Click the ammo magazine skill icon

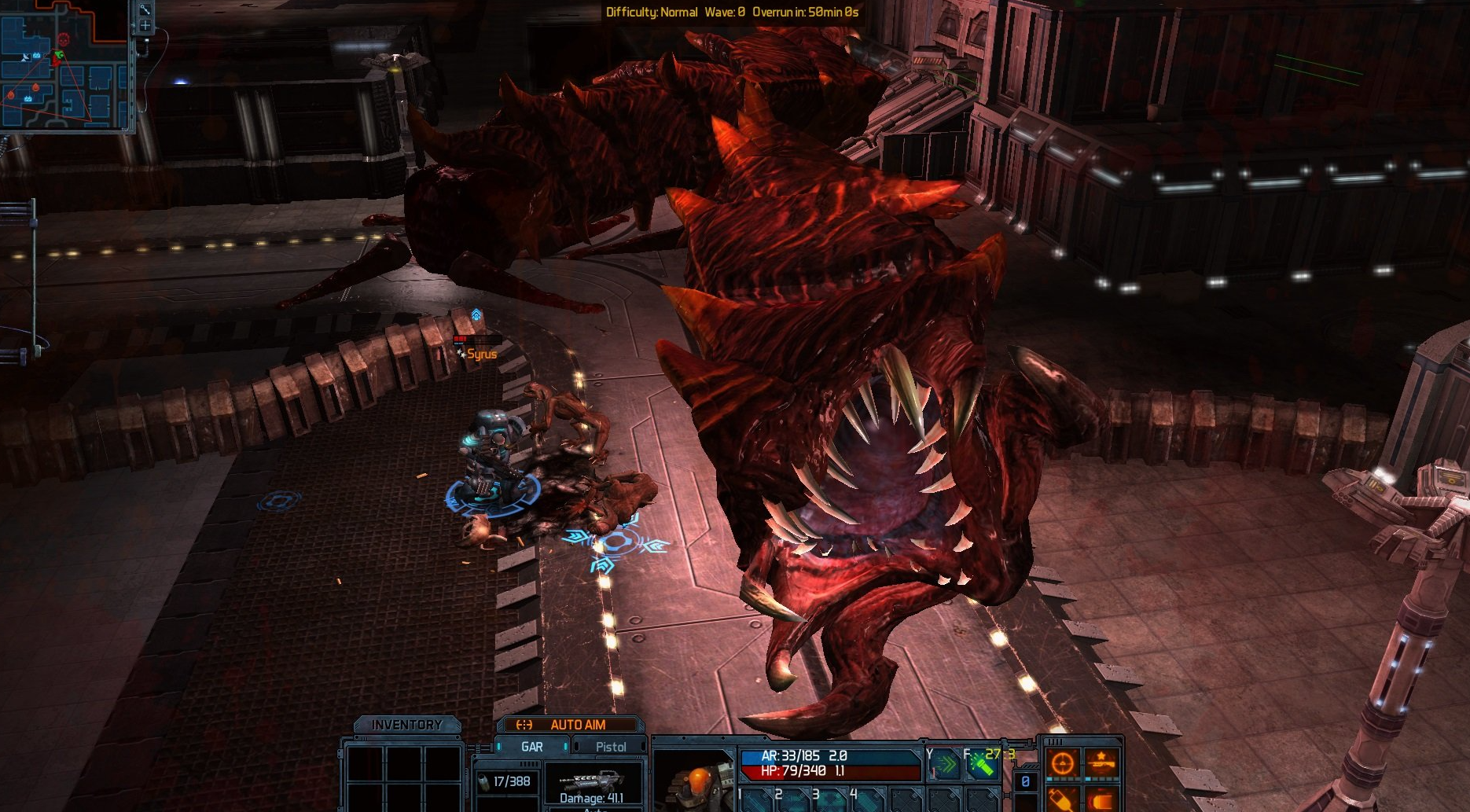(1102, 800)
